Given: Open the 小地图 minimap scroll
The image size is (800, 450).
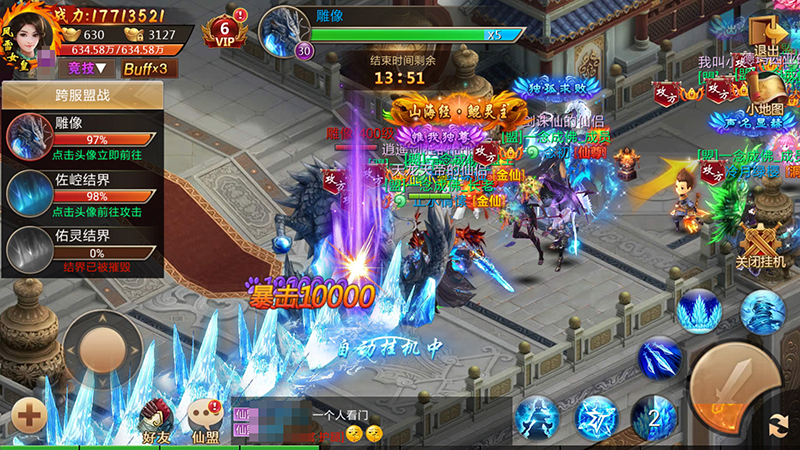Looking at the screenshot, I should click(765, 88).
